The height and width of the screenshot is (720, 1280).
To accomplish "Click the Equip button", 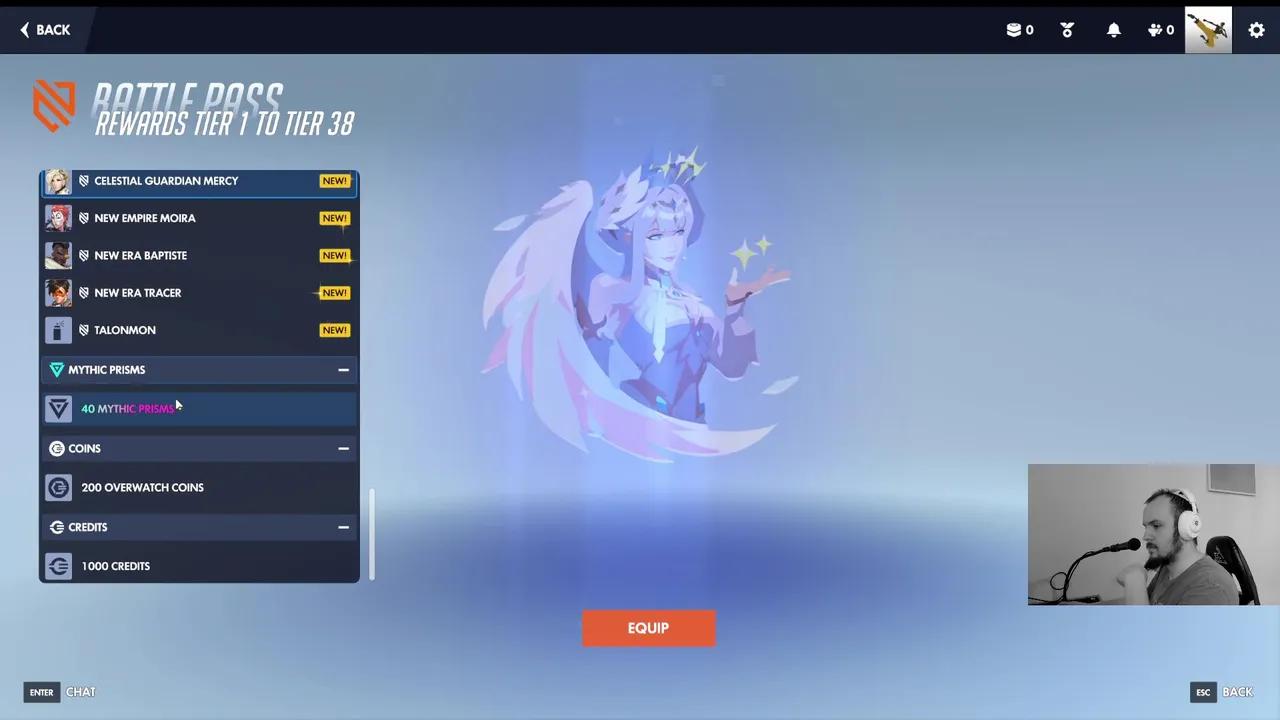I will (x=648, y=628).
